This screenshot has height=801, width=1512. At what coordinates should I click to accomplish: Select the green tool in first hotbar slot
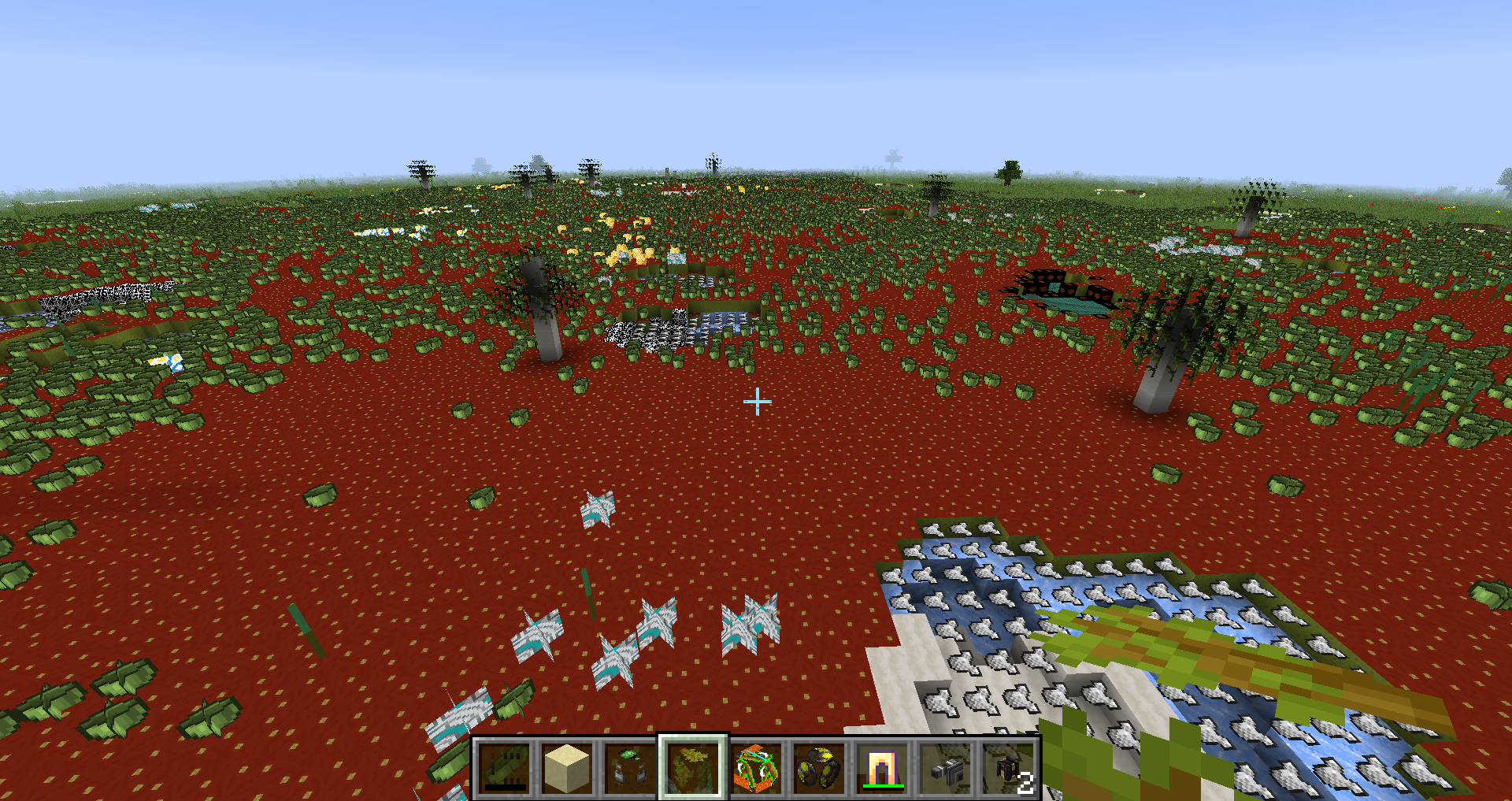point(504,768)
